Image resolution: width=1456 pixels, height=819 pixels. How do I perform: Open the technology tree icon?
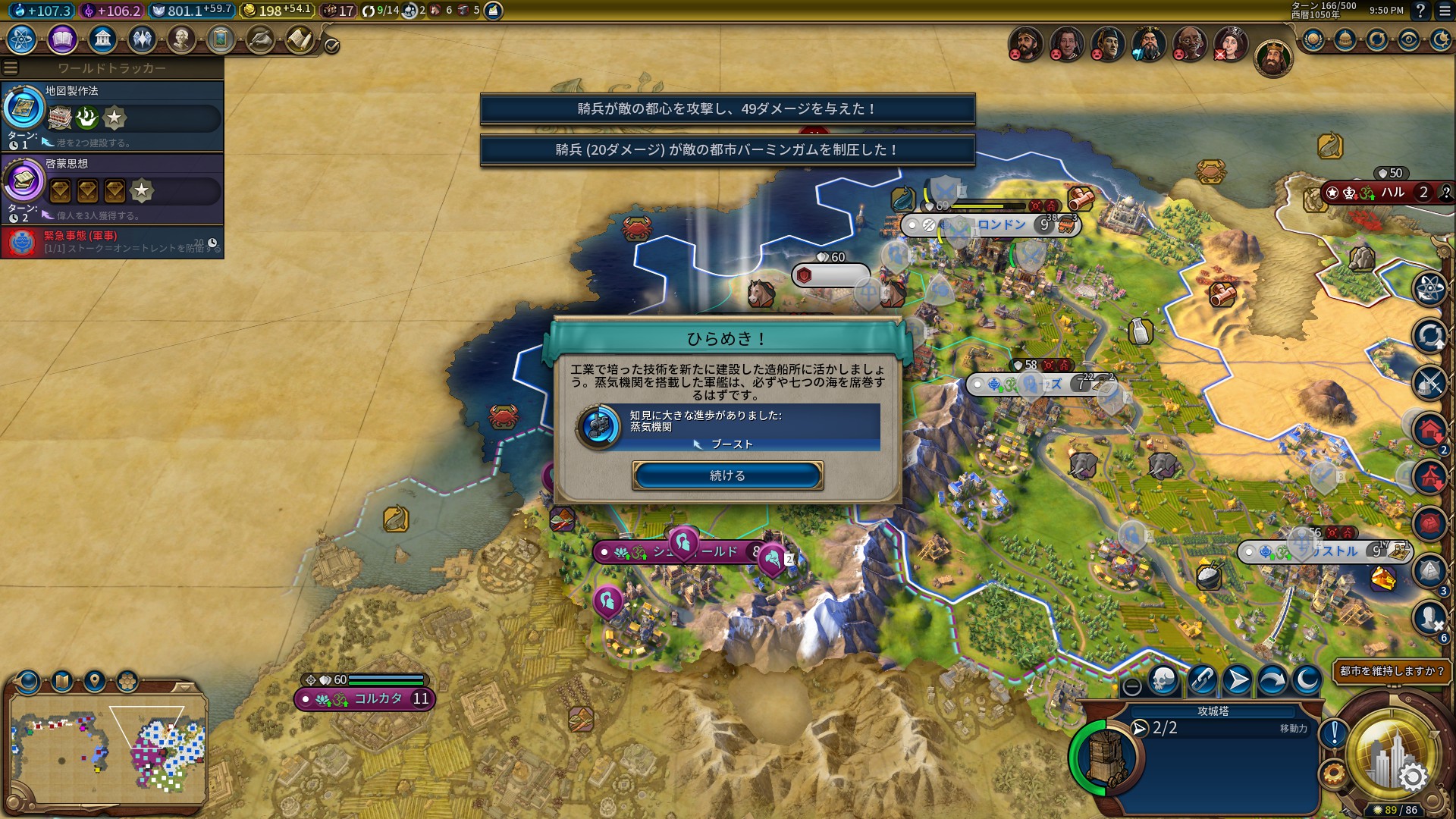tap(21, 39)
